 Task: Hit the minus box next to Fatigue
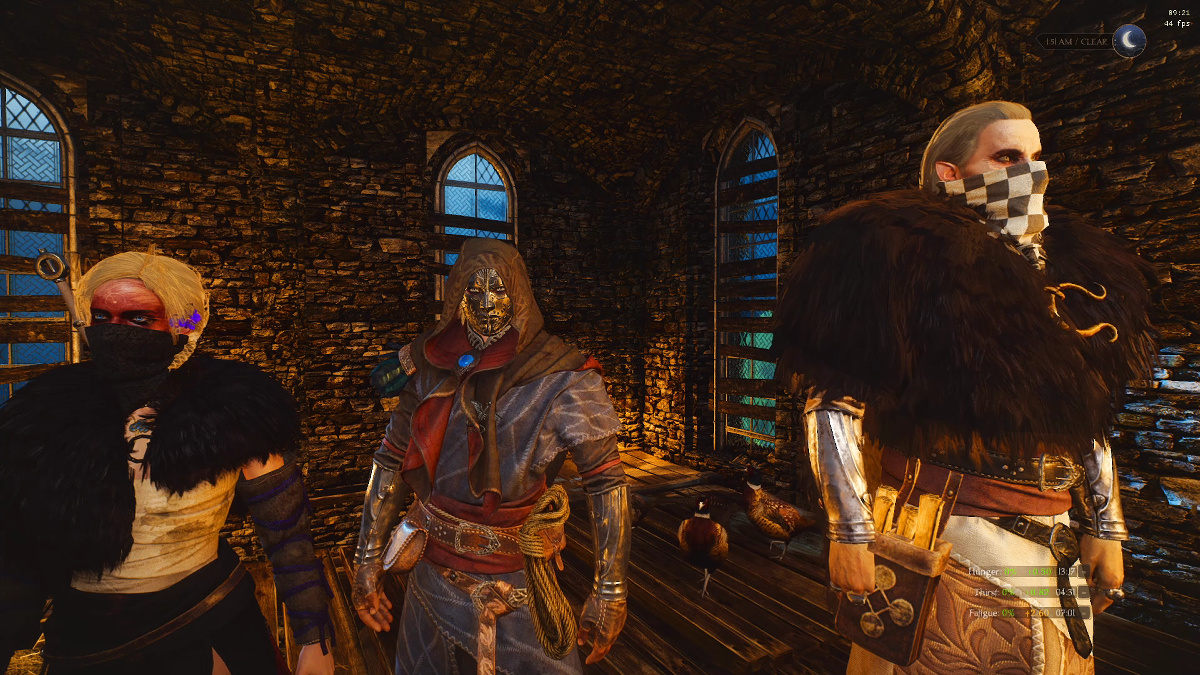click(1085, 611)
